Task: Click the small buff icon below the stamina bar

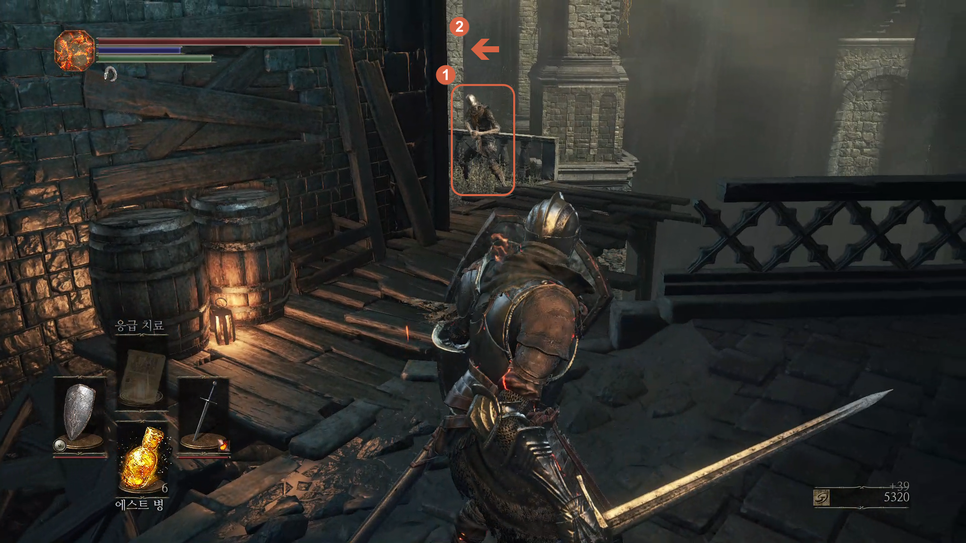Action: 110,75
